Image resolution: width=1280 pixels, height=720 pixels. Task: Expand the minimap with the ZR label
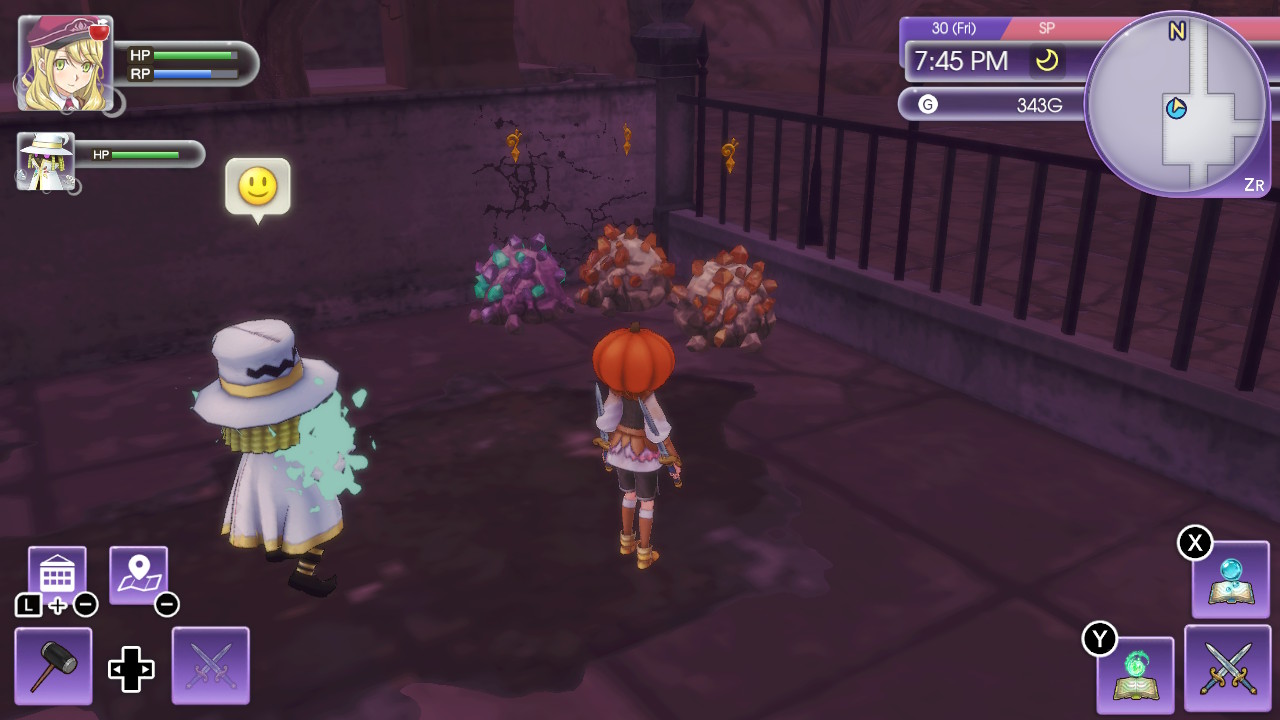point(1254,185)
